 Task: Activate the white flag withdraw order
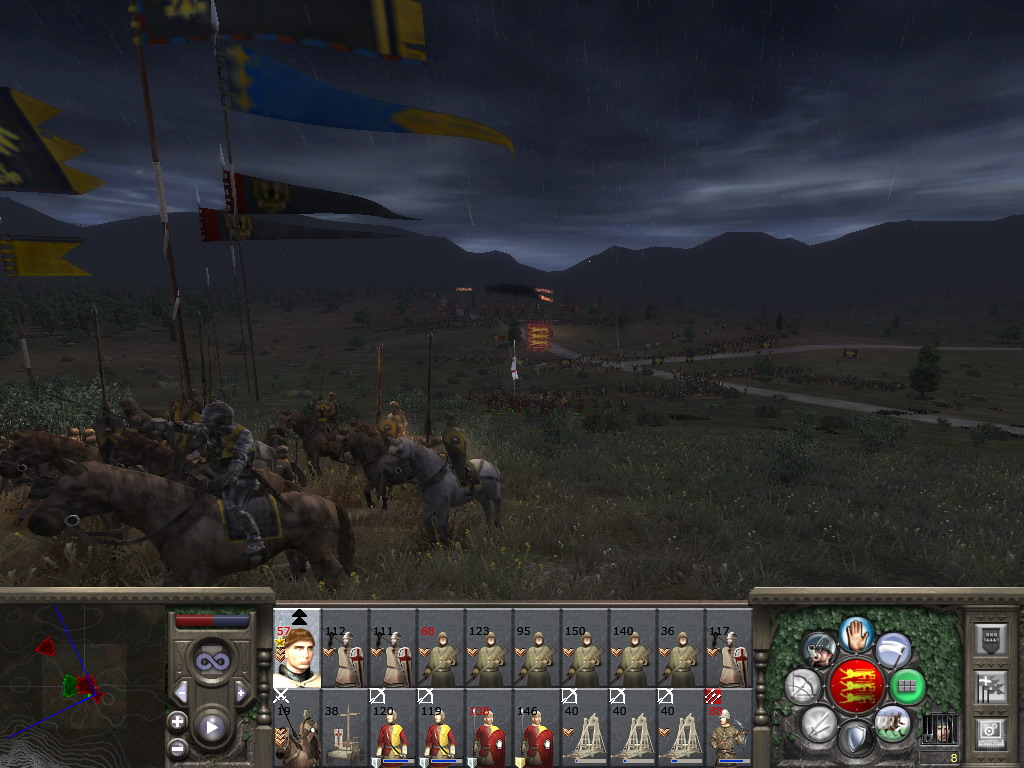(x=893, y=650)
